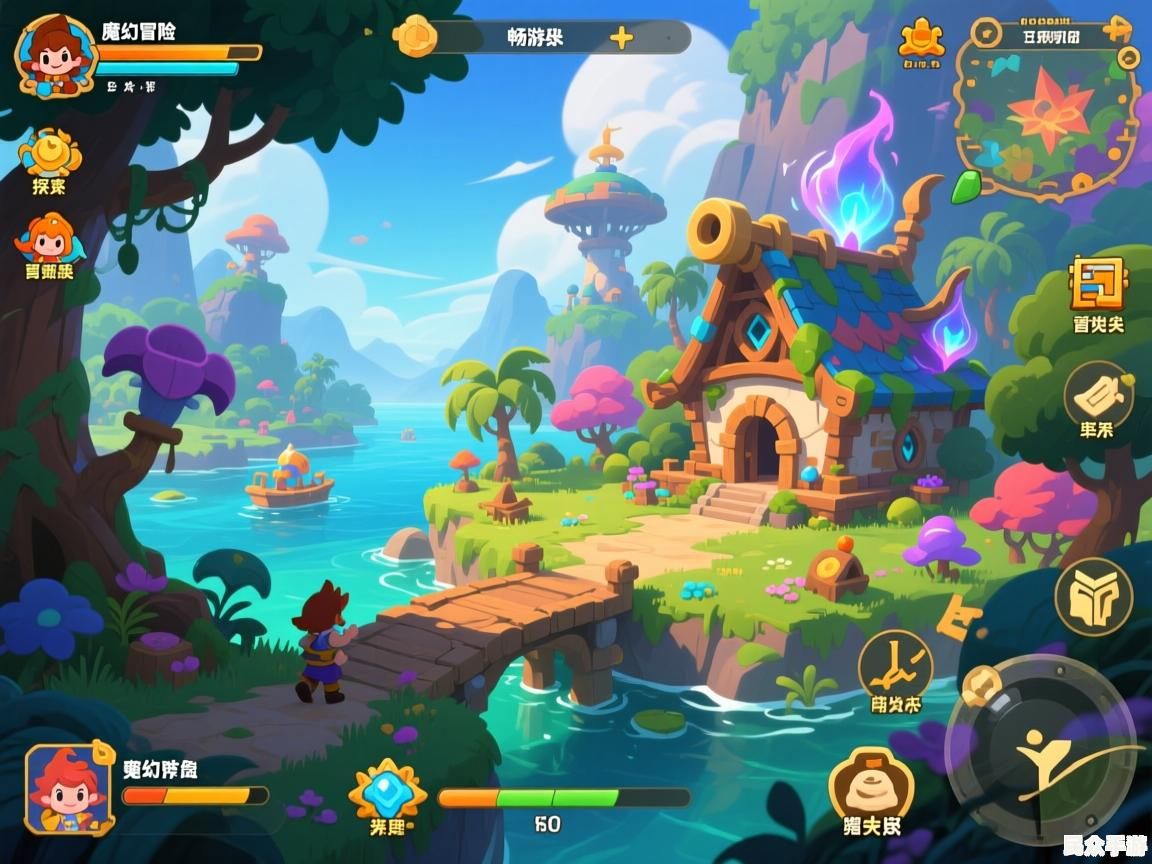This screenshot has height=864, width=1152.
Task: Trigger the large jumping-figure action button
Action: [1041, 750]
